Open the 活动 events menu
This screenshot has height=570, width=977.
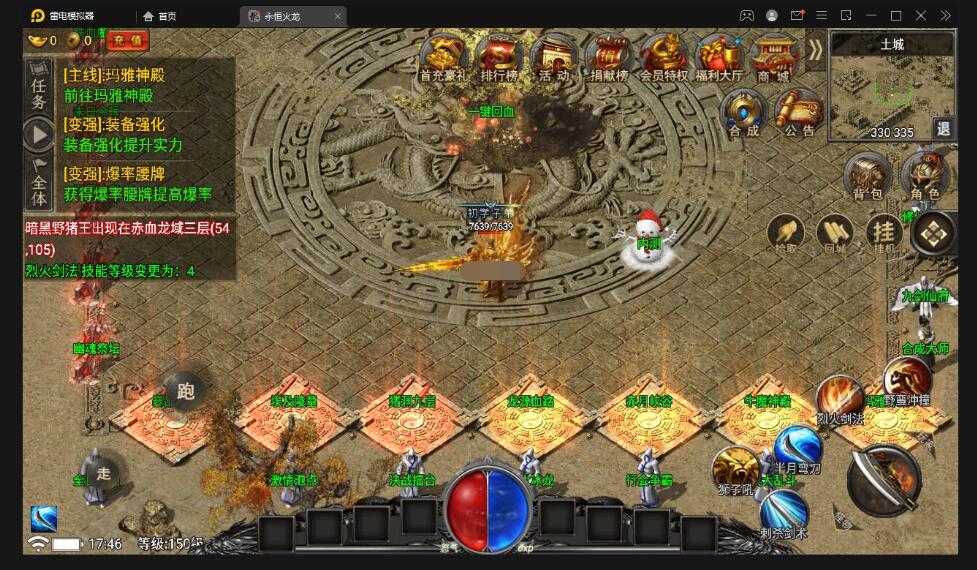pyautogui.click(x=553, y=56)
